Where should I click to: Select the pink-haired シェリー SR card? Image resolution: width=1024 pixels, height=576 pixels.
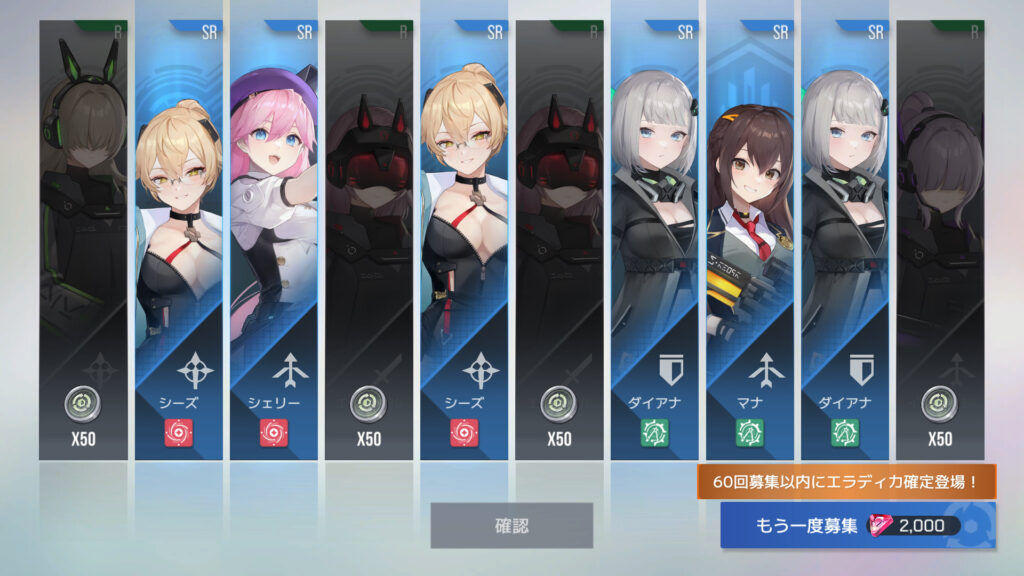click(272, 240)
